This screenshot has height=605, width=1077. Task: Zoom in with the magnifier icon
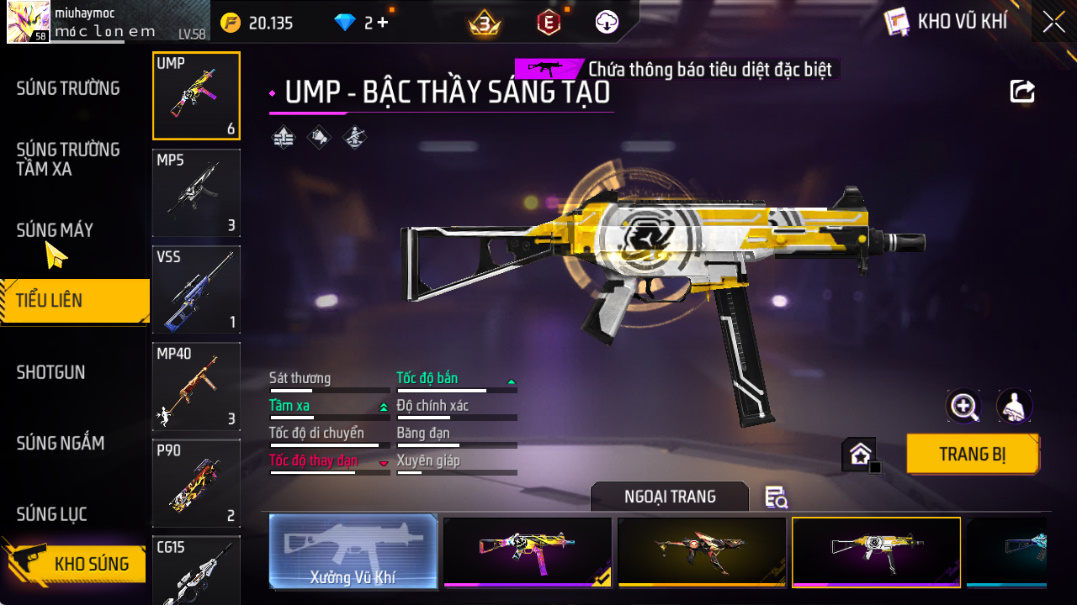[x=964, y=406]
